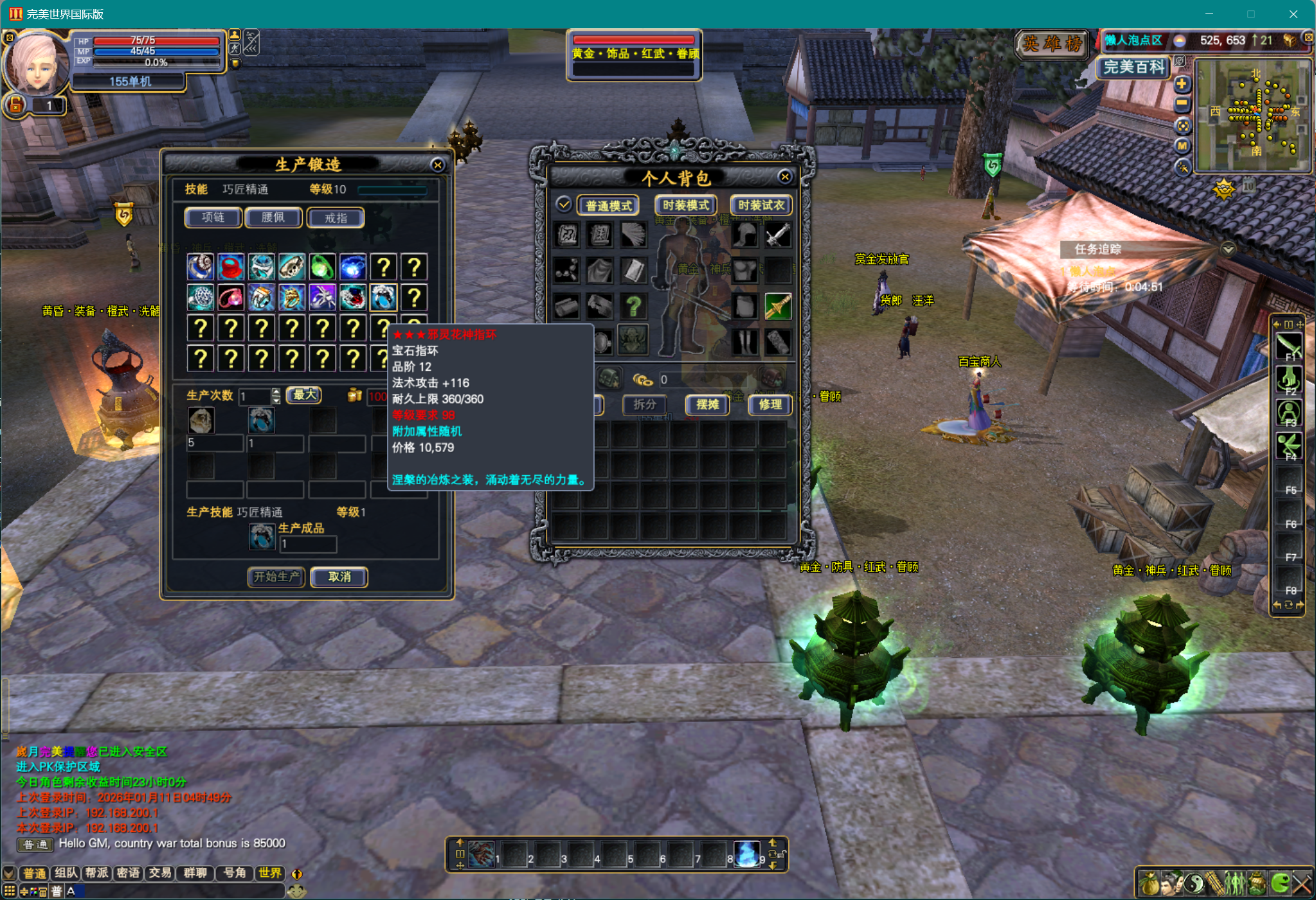
Task: Switch inventory to 时装模式
Action: (x=685, y=206)
